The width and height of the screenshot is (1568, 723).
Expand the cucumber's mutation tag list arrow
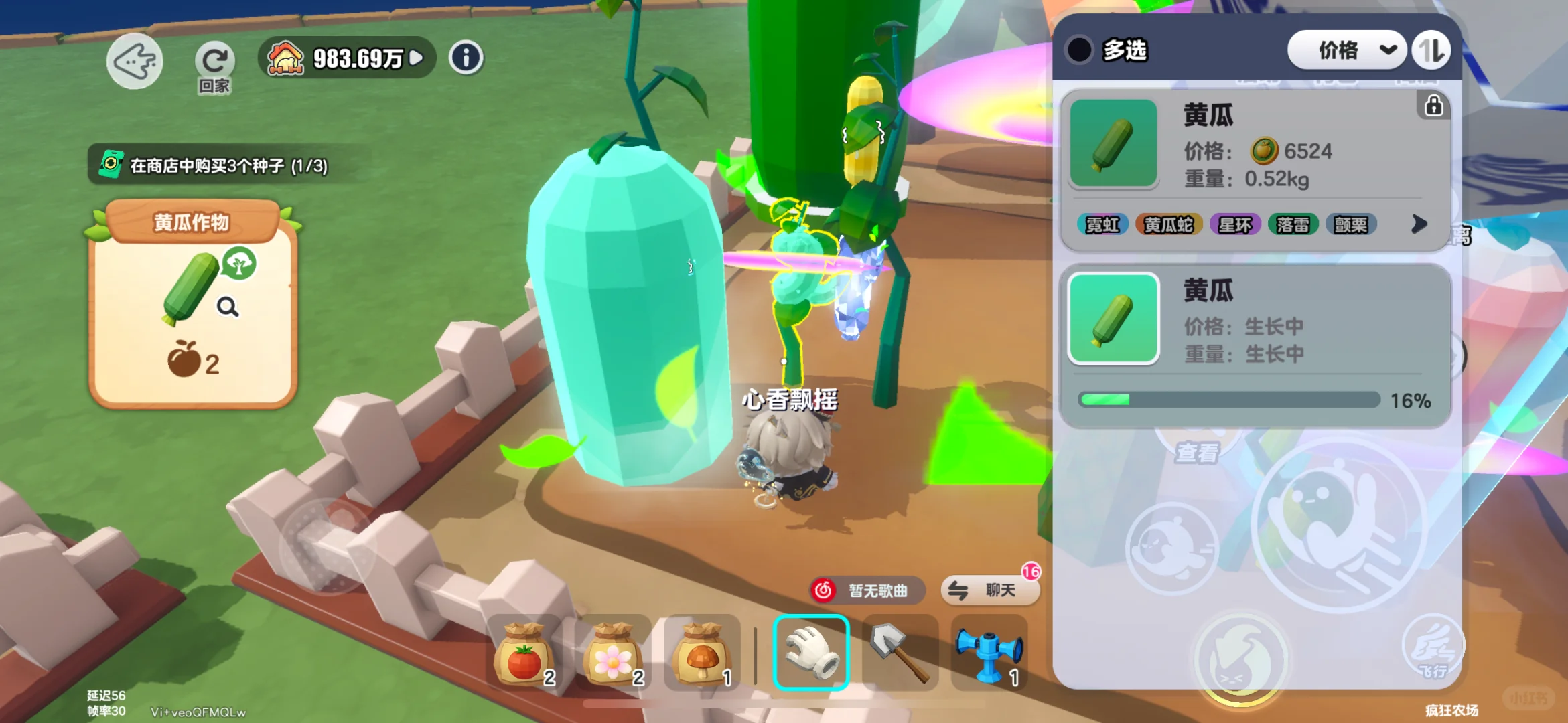coord(1419,224)
